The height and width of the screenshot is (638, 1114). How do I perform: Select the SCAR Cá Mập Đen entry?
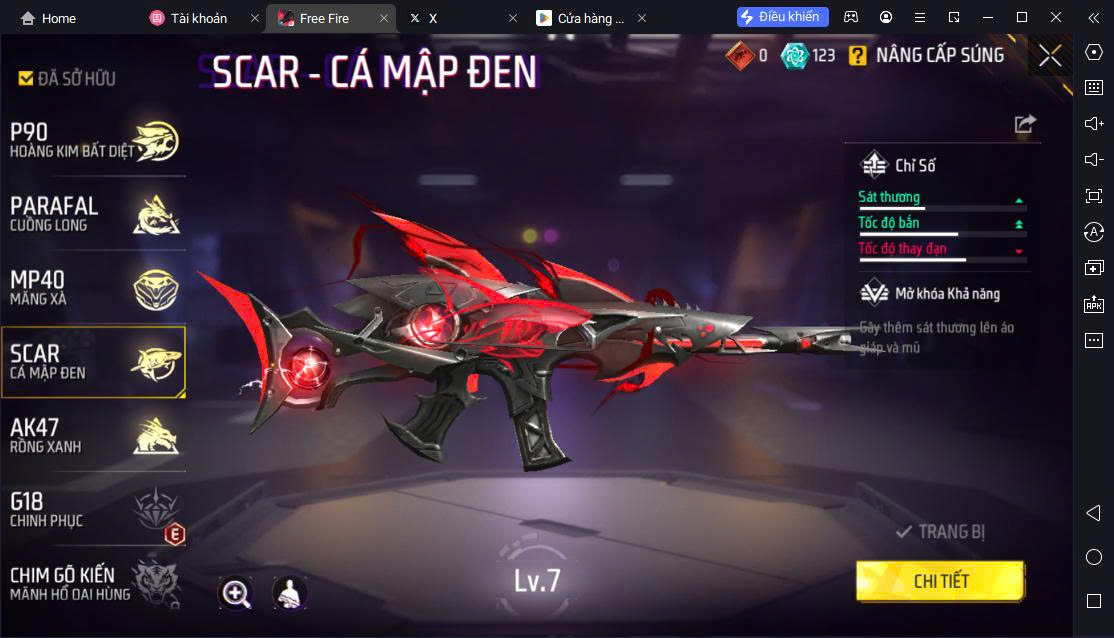pyautogui.click(x=93, y=362)
